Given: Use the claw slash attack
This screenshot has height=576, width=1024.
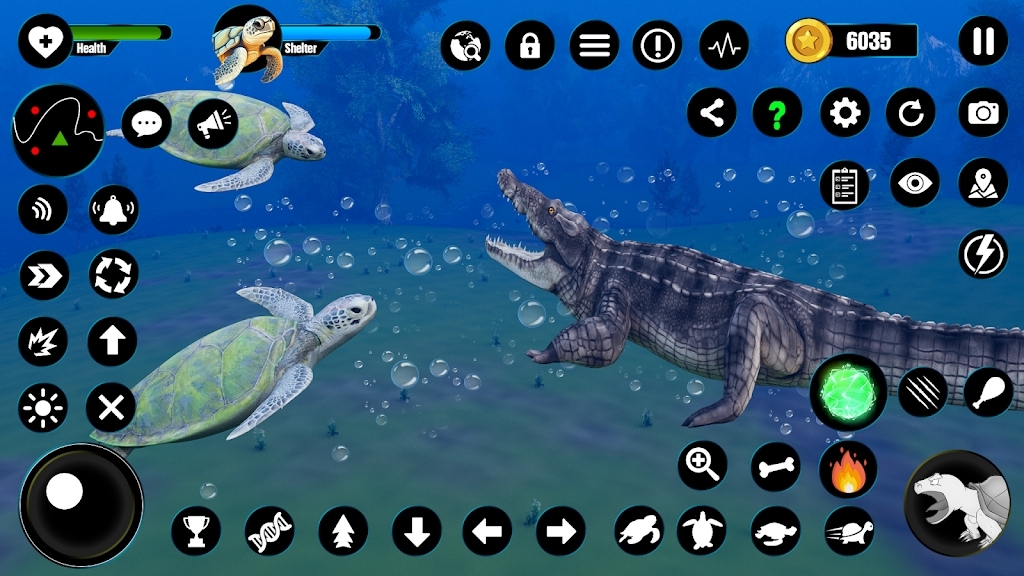Looking at the screenshot, I should [x=922, y=392].
